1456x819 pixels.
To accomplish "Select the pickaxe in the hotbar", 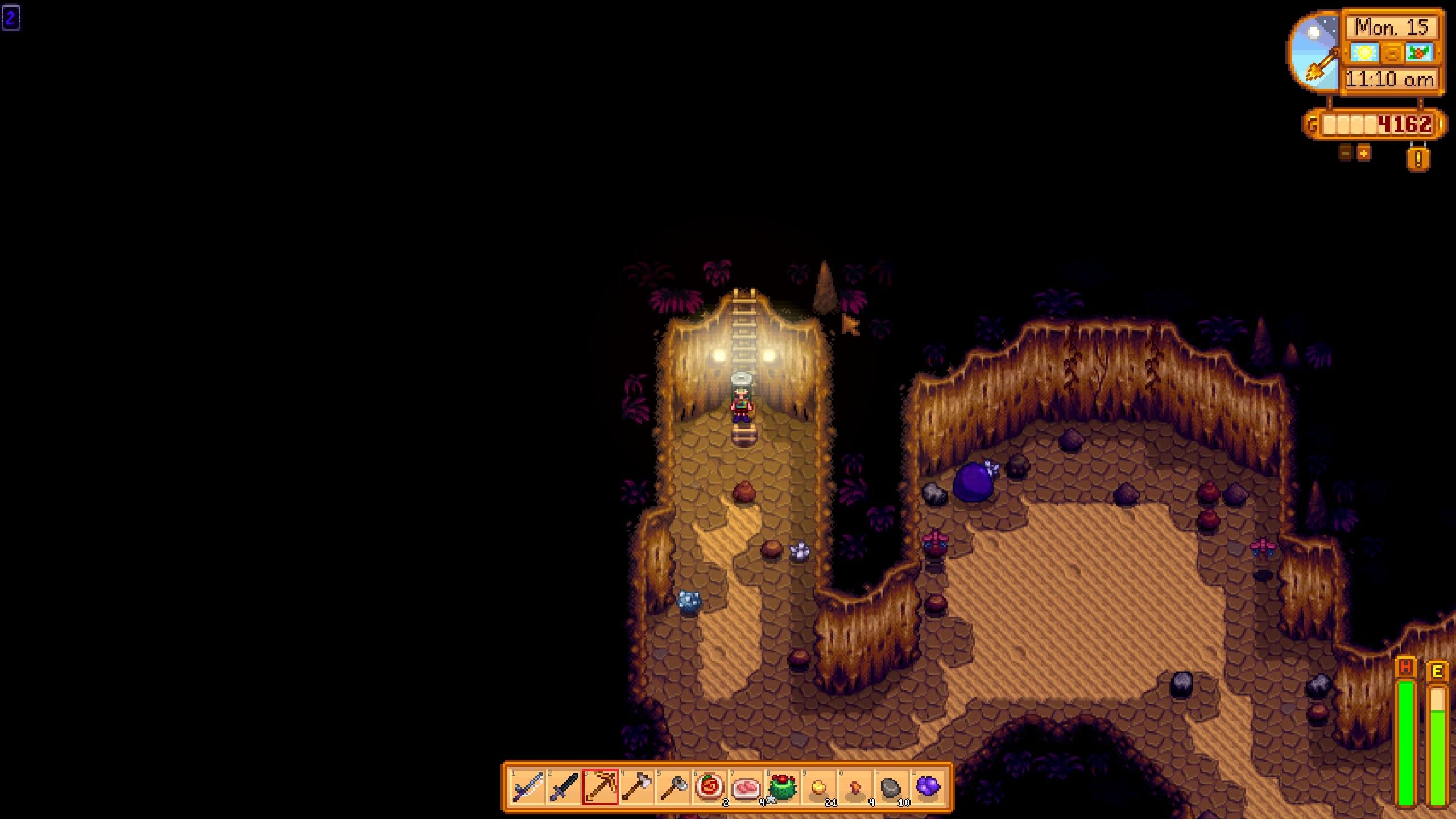I will click(600, 788).
